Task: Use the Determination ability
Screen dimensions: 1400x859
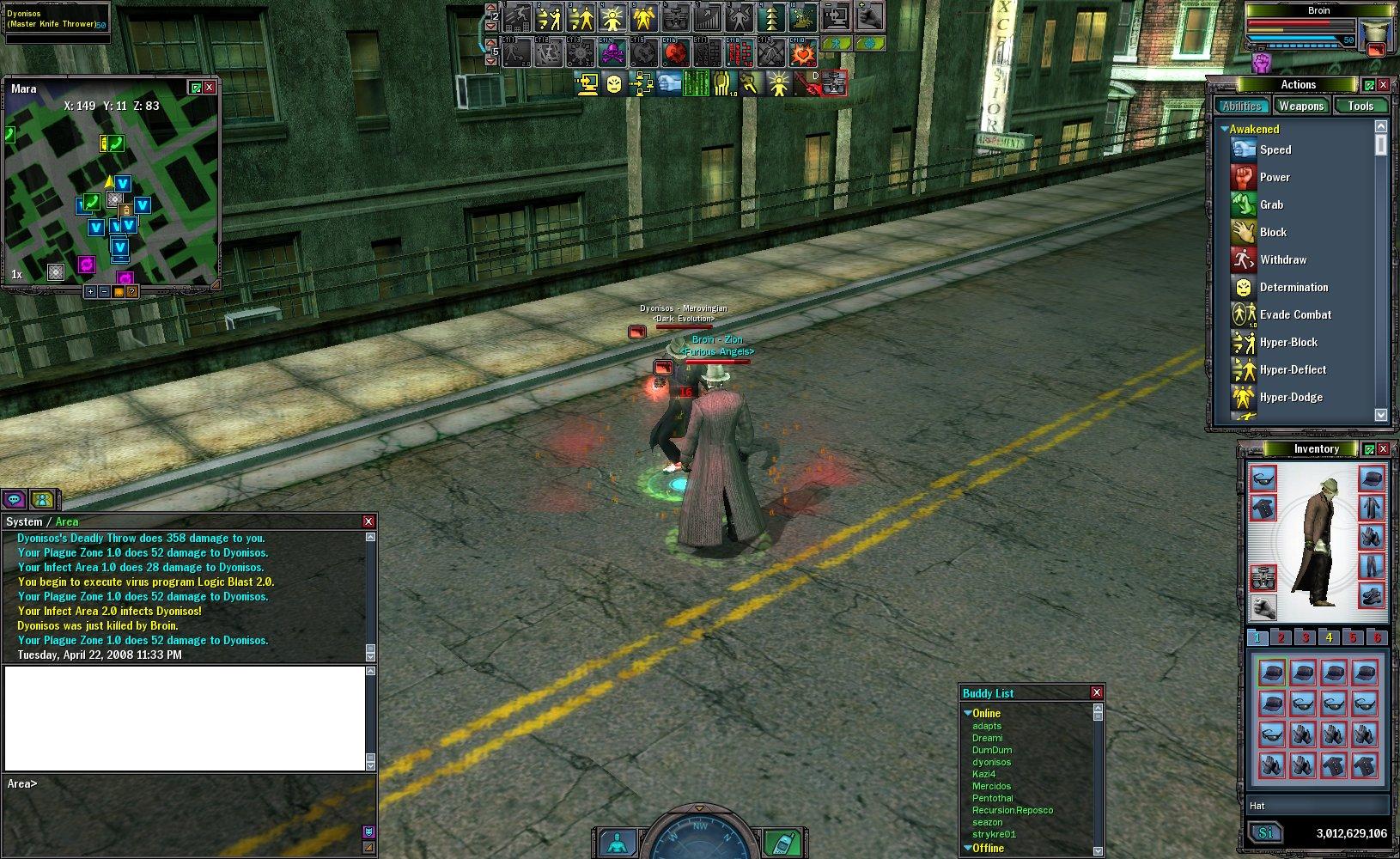Action: click(1293, 287)
